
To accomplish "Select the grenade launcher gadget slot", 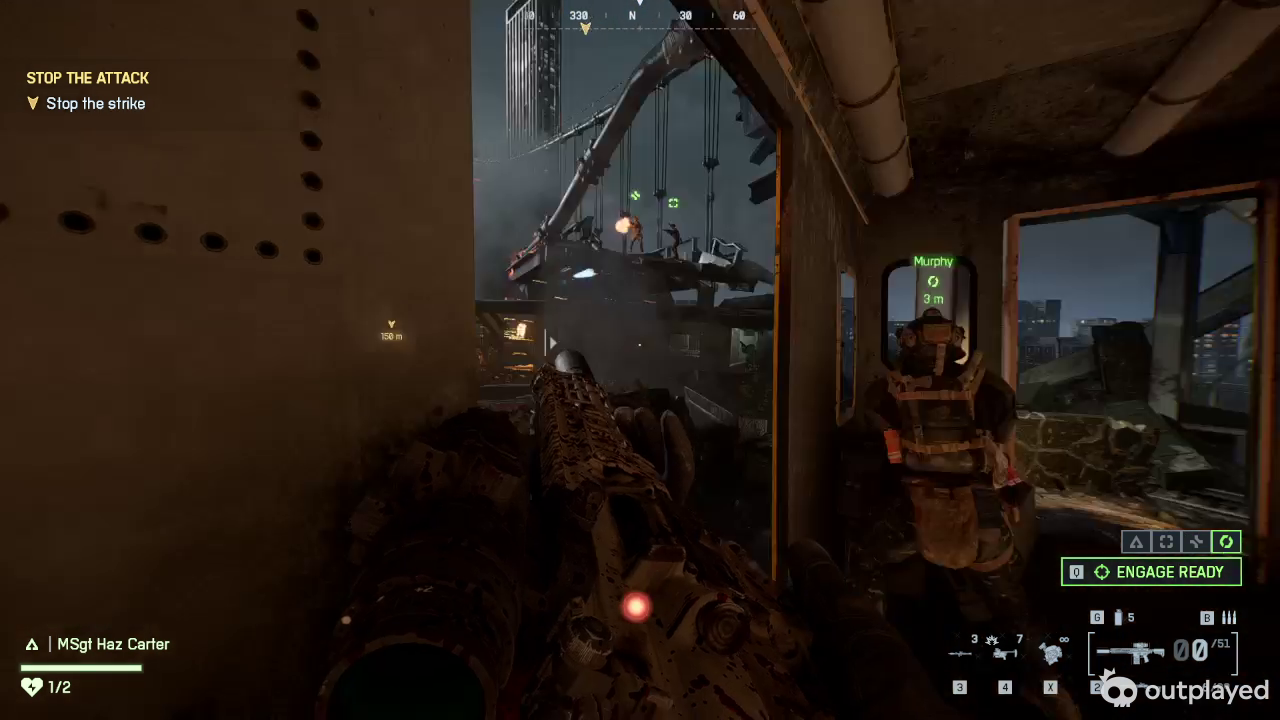I will [x=1005, y=653].
